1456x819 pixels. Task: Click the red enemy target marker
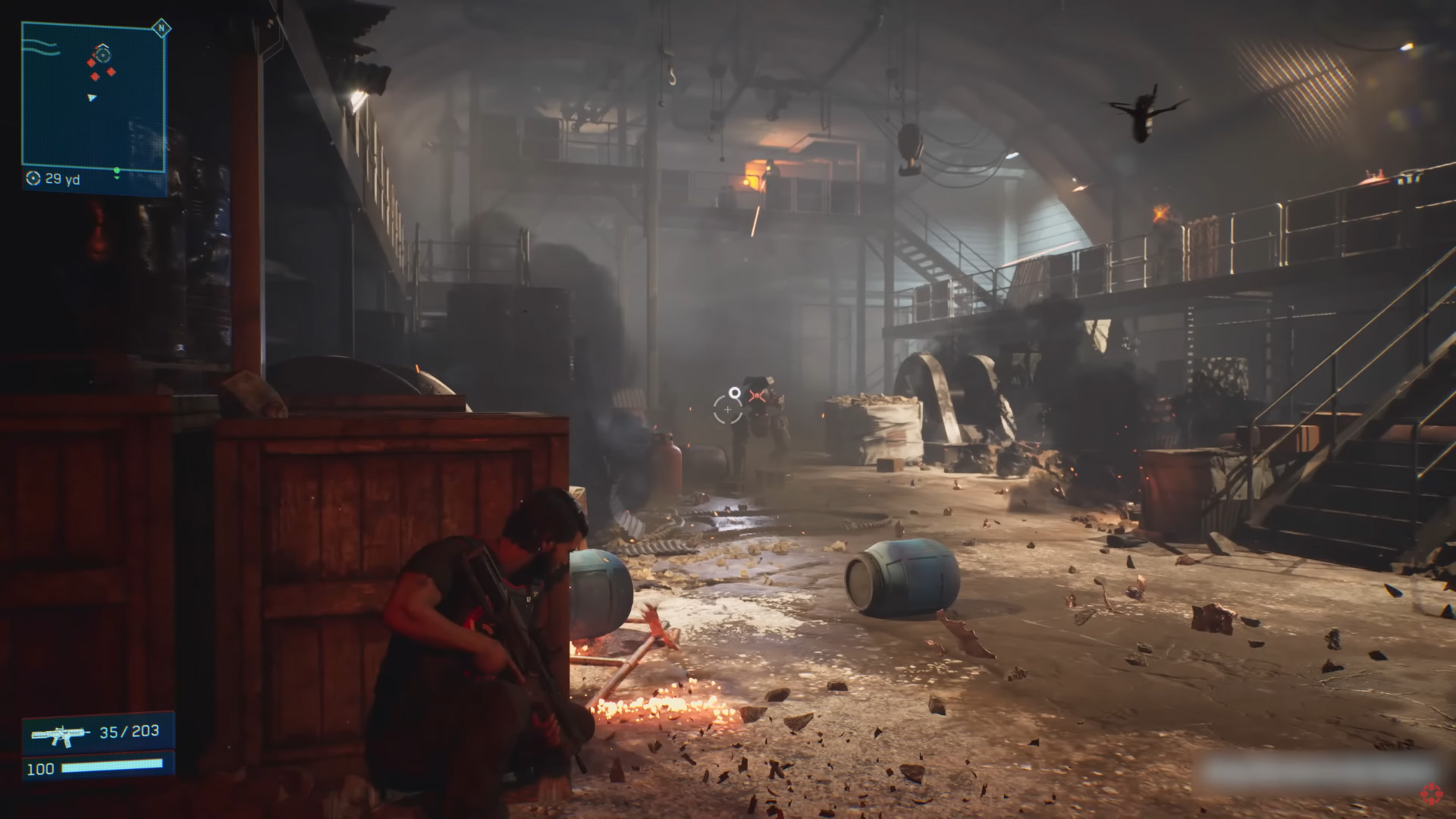(x=755, y=395)
